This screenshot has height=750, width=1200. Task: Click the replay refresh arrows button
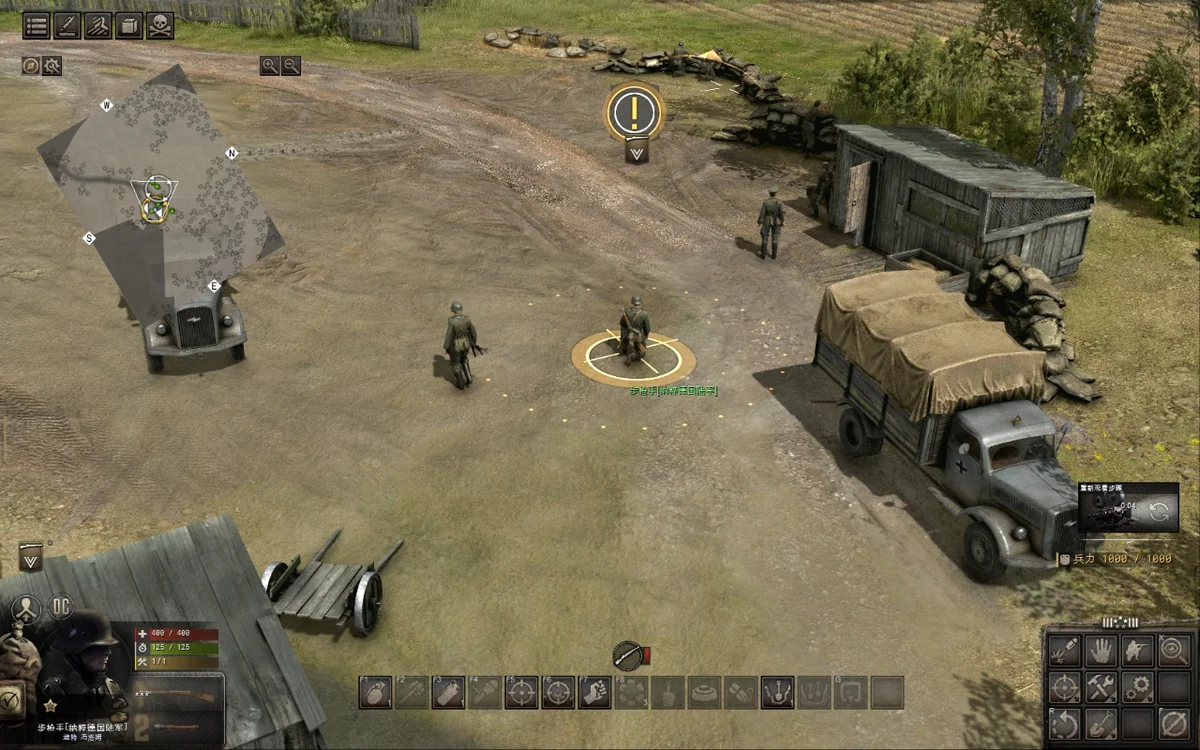coord(1160,512)
